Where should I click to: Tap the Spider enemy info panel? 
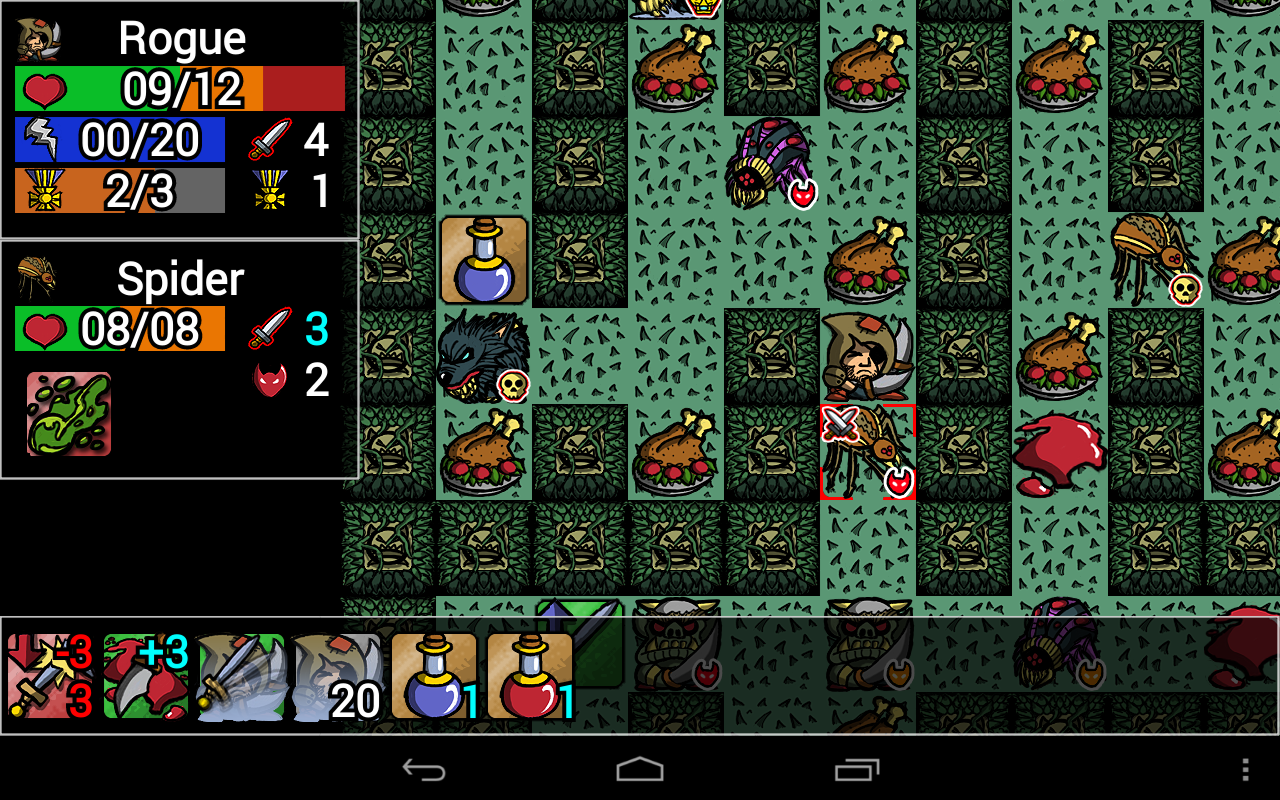(180, 360)
